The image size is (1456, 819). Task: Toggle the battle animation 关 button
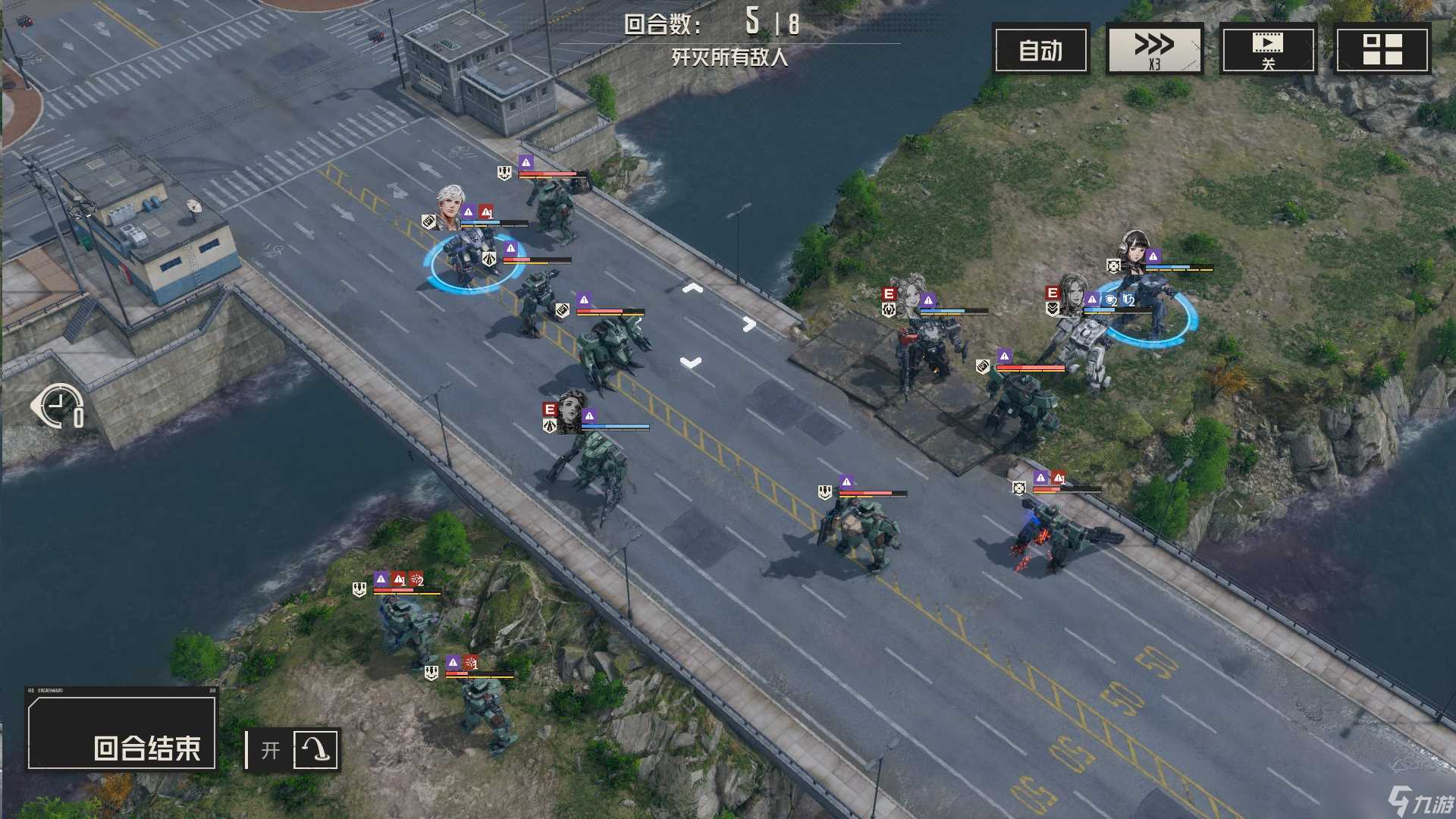[x=1267, y=50]
